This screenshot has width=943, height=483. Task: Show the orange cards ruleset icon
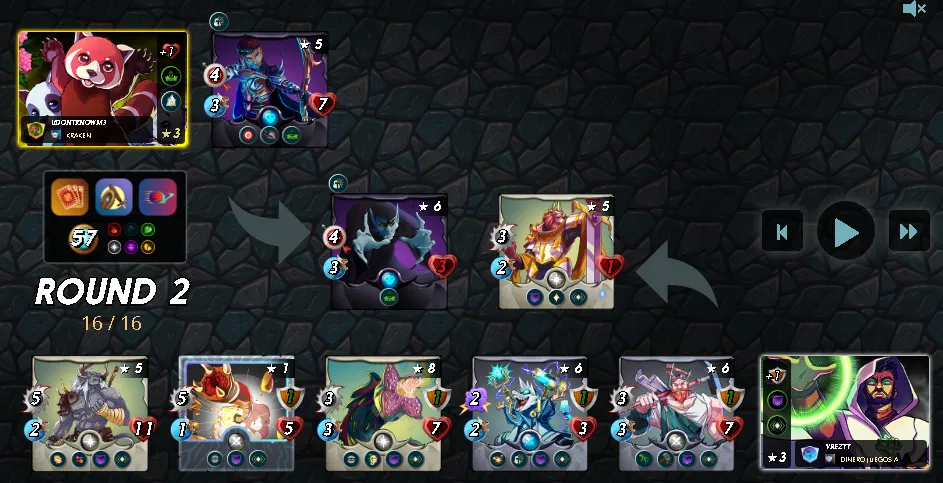point(70,197)
